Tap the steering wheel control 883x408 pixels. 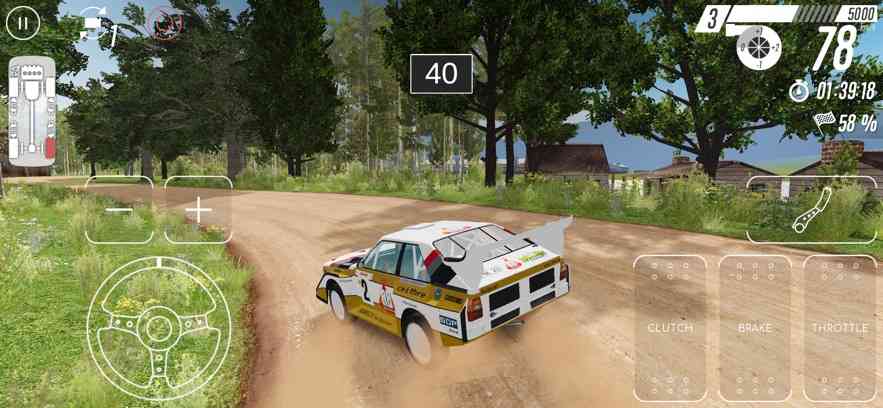[x=159, y=327]
